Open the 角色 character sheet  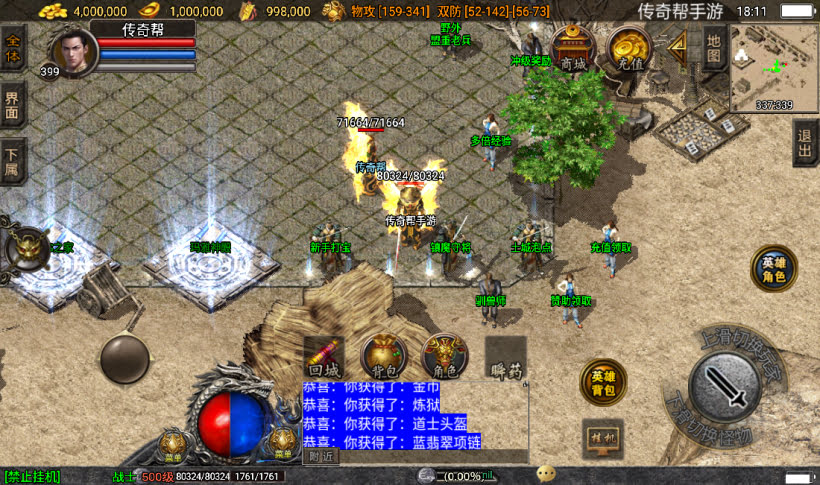444,357
